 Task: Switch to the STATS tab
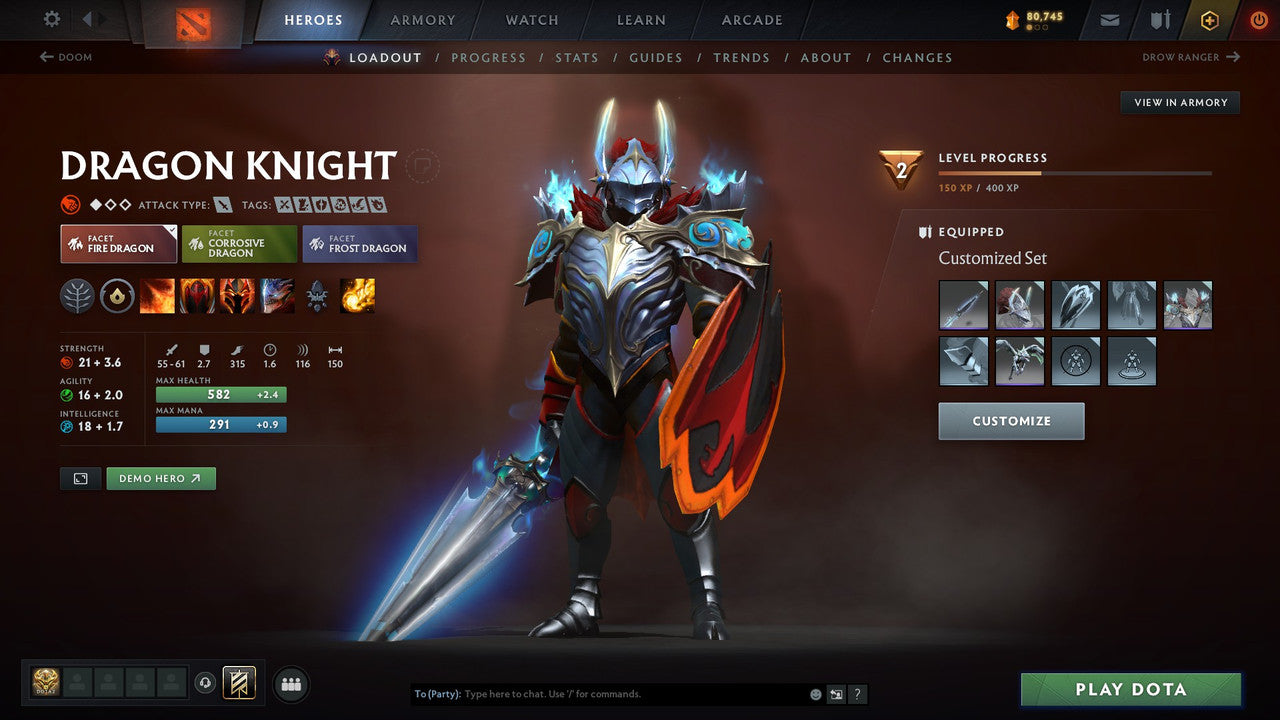(x=577, y=57)
